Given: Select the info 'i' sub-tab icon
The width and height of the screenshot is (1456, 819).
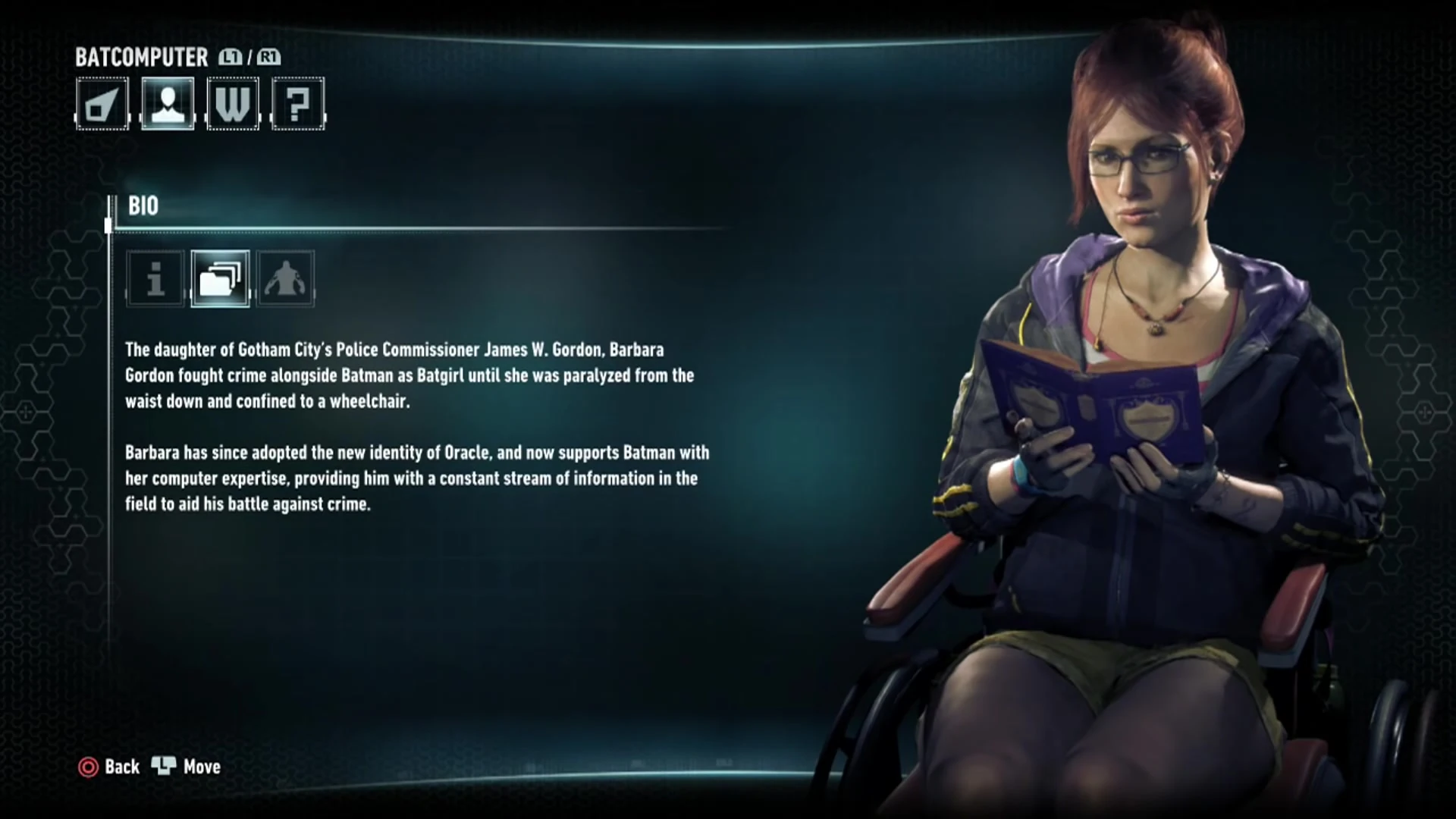Looking at the screenshot, I should point(154,279).
